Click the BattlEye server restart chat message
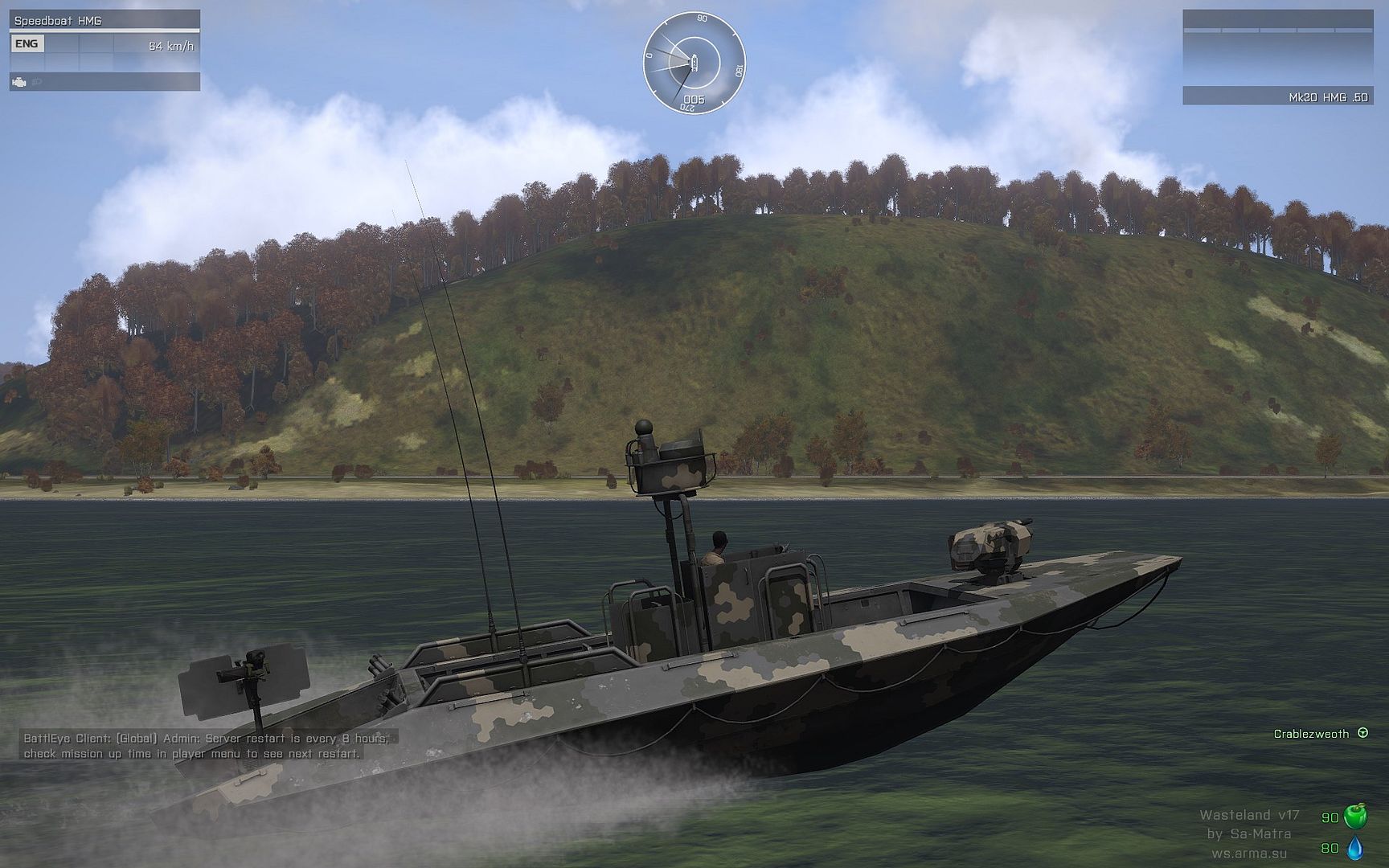1389x868 pixels. point(206,746)
